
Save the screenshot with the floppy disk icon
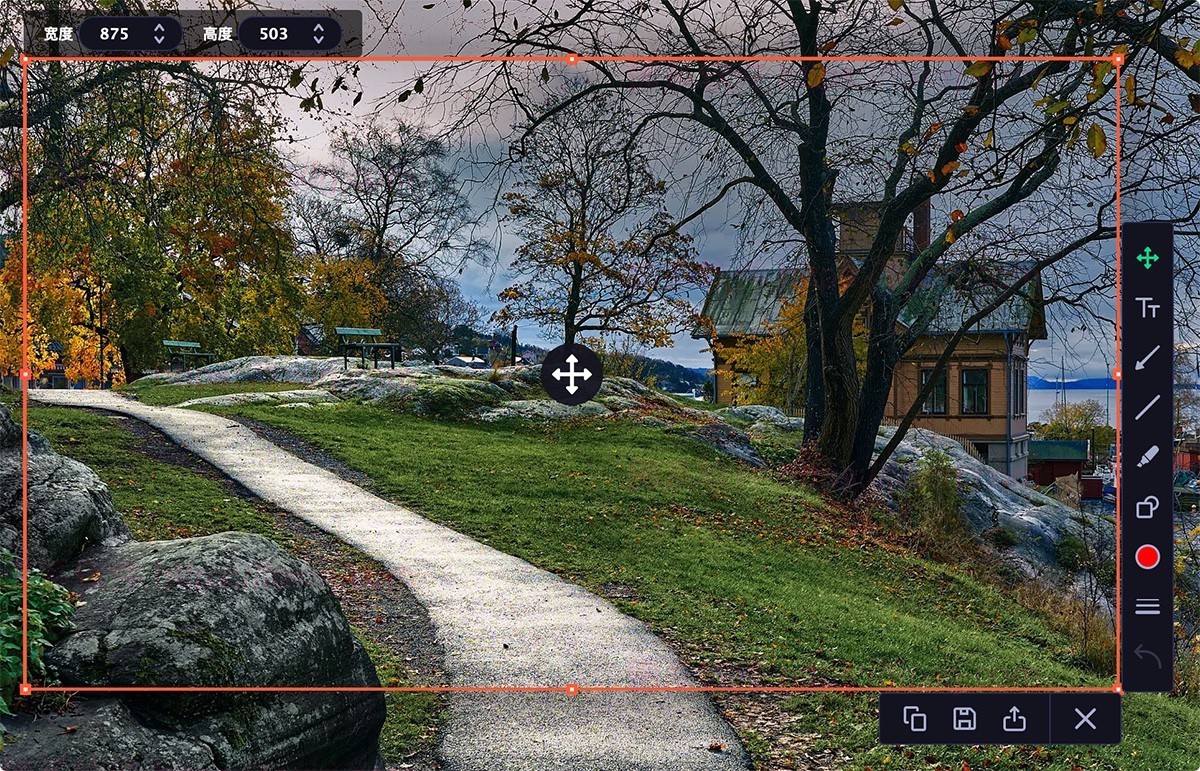click(x=964, y=719)
